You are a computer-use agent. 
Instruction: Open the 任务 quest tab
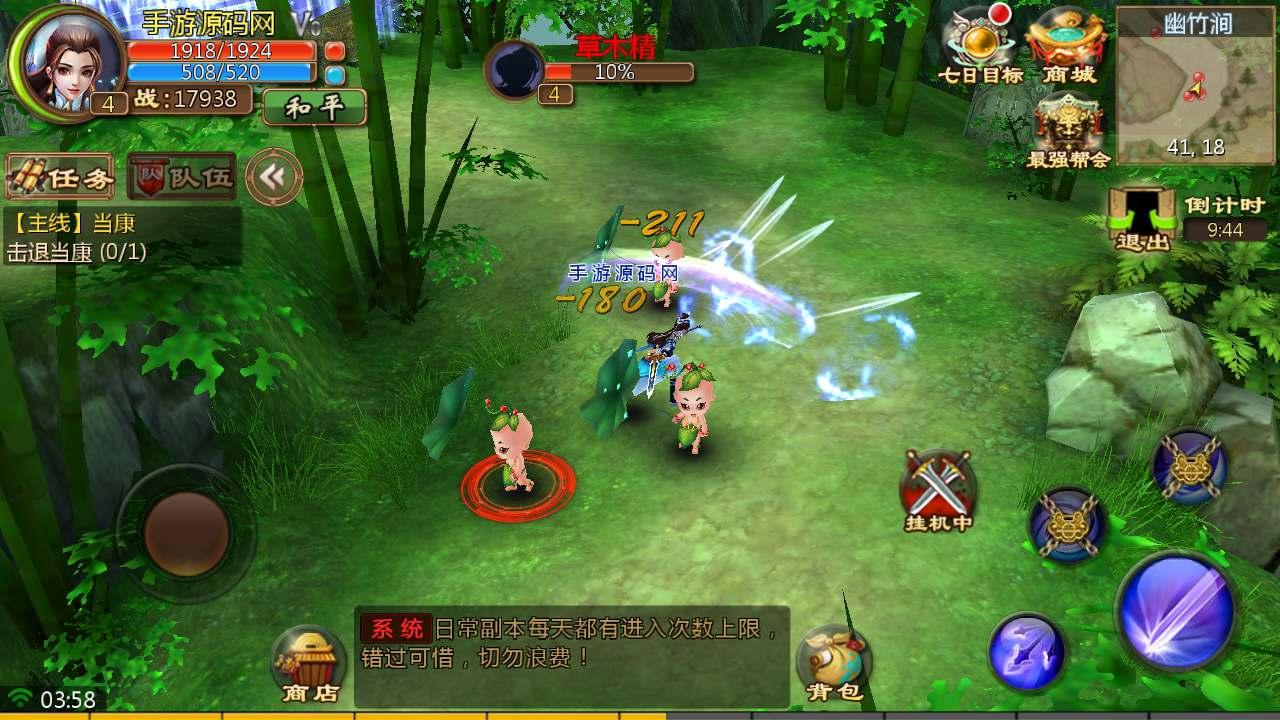click(59, 177)
